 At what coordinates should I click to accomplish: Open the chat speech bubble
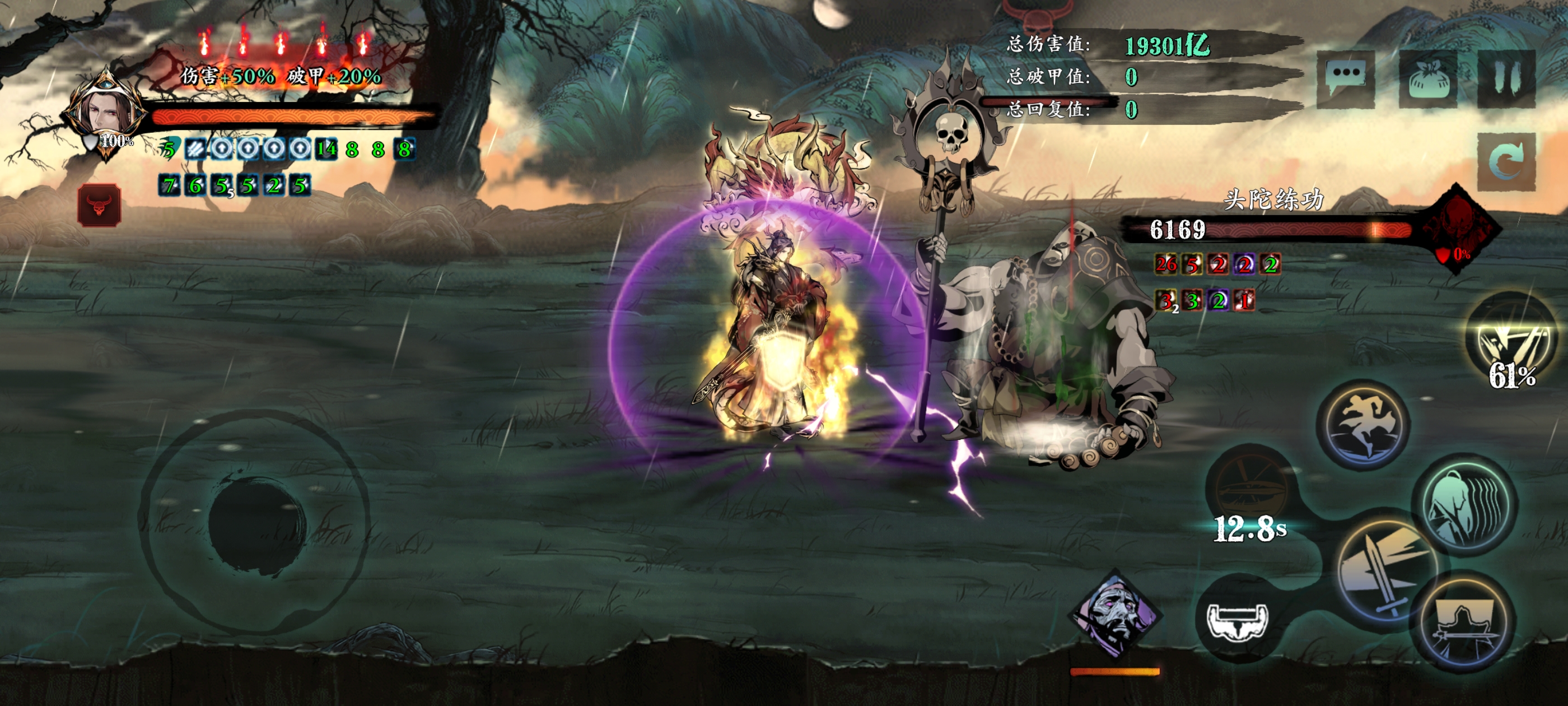click(1345, 78)
